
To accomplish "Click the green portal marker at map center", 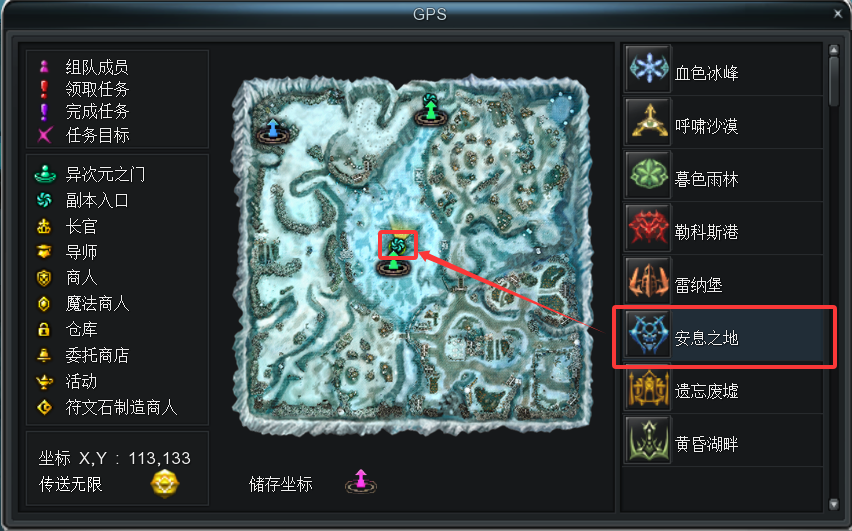I will click(394, 266).
